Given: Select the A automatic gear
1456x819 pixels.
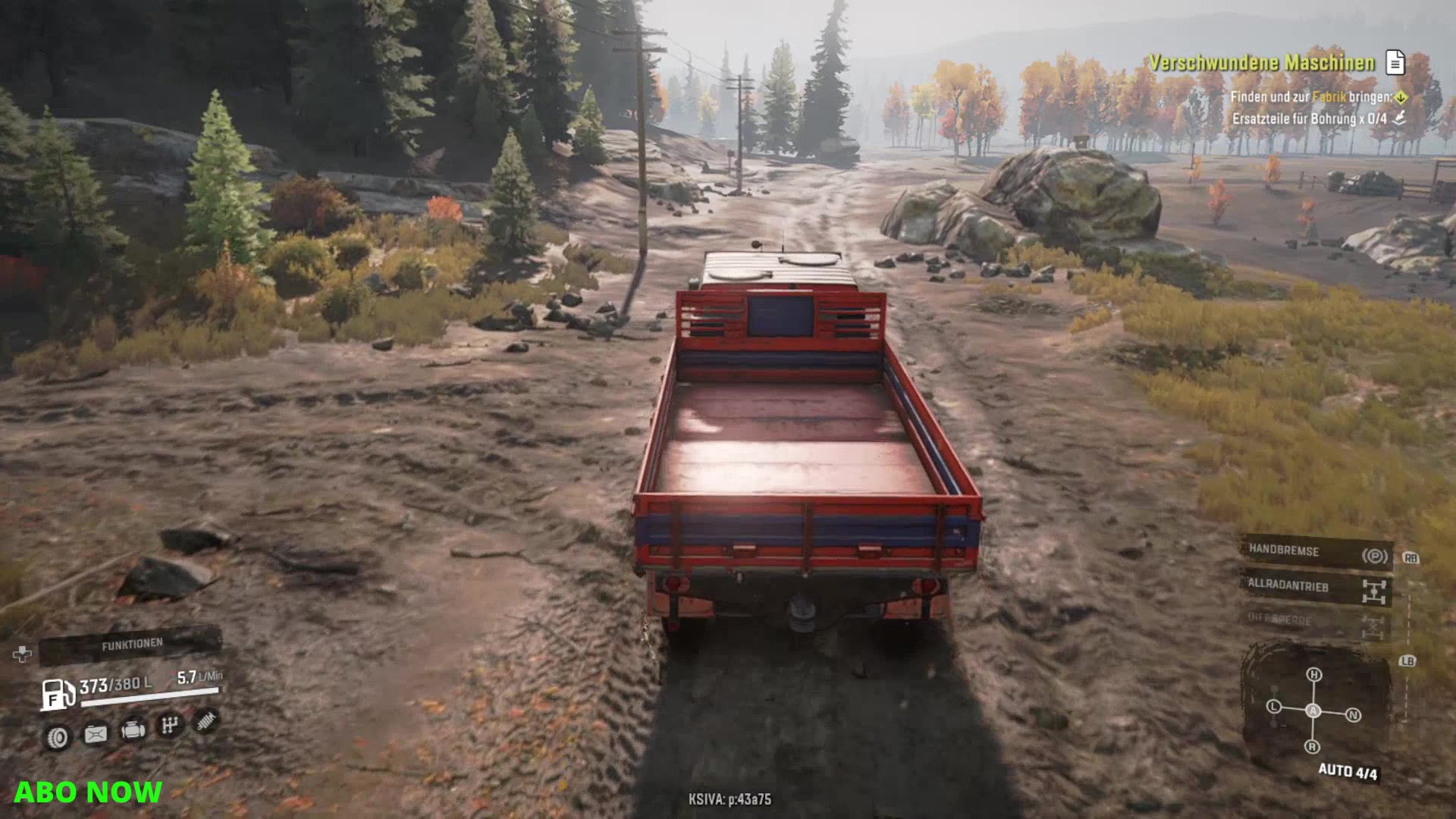Looking at the screenshot, I should click(x=1313, y=711).
